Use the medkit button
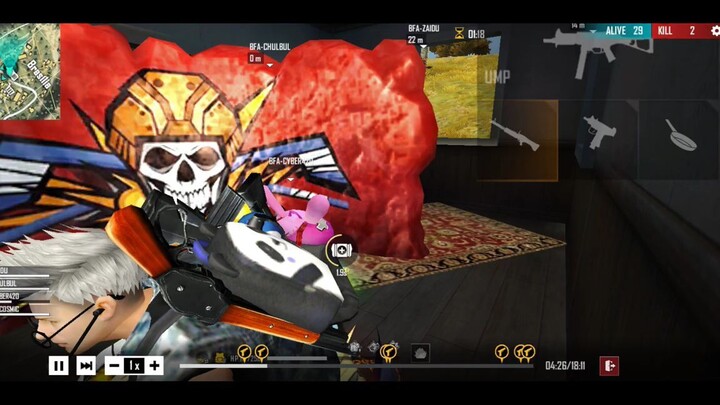The image size is (720, 405). coord(341,250)
